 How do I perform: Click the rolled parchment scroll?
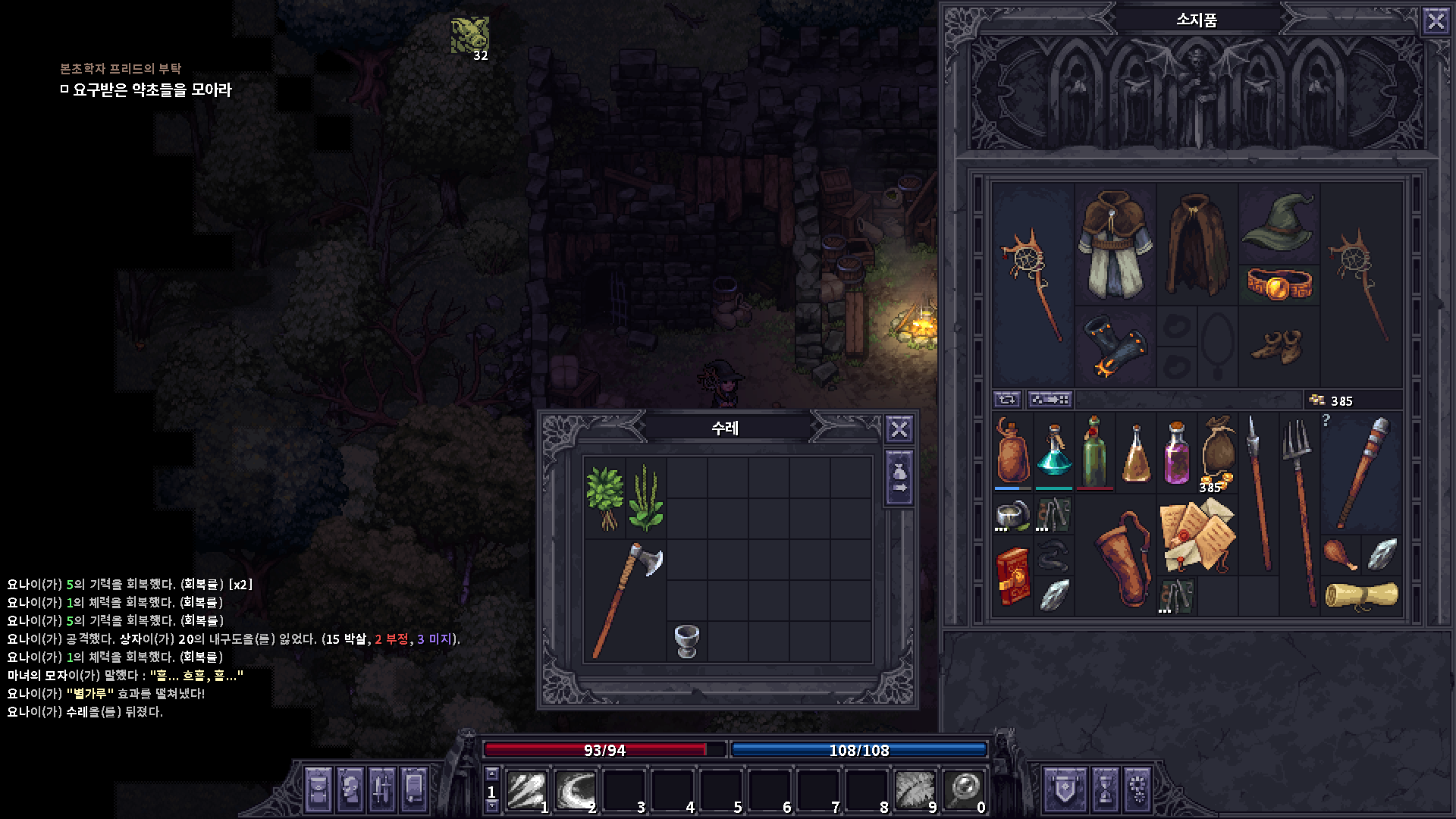coord(1362,595)
